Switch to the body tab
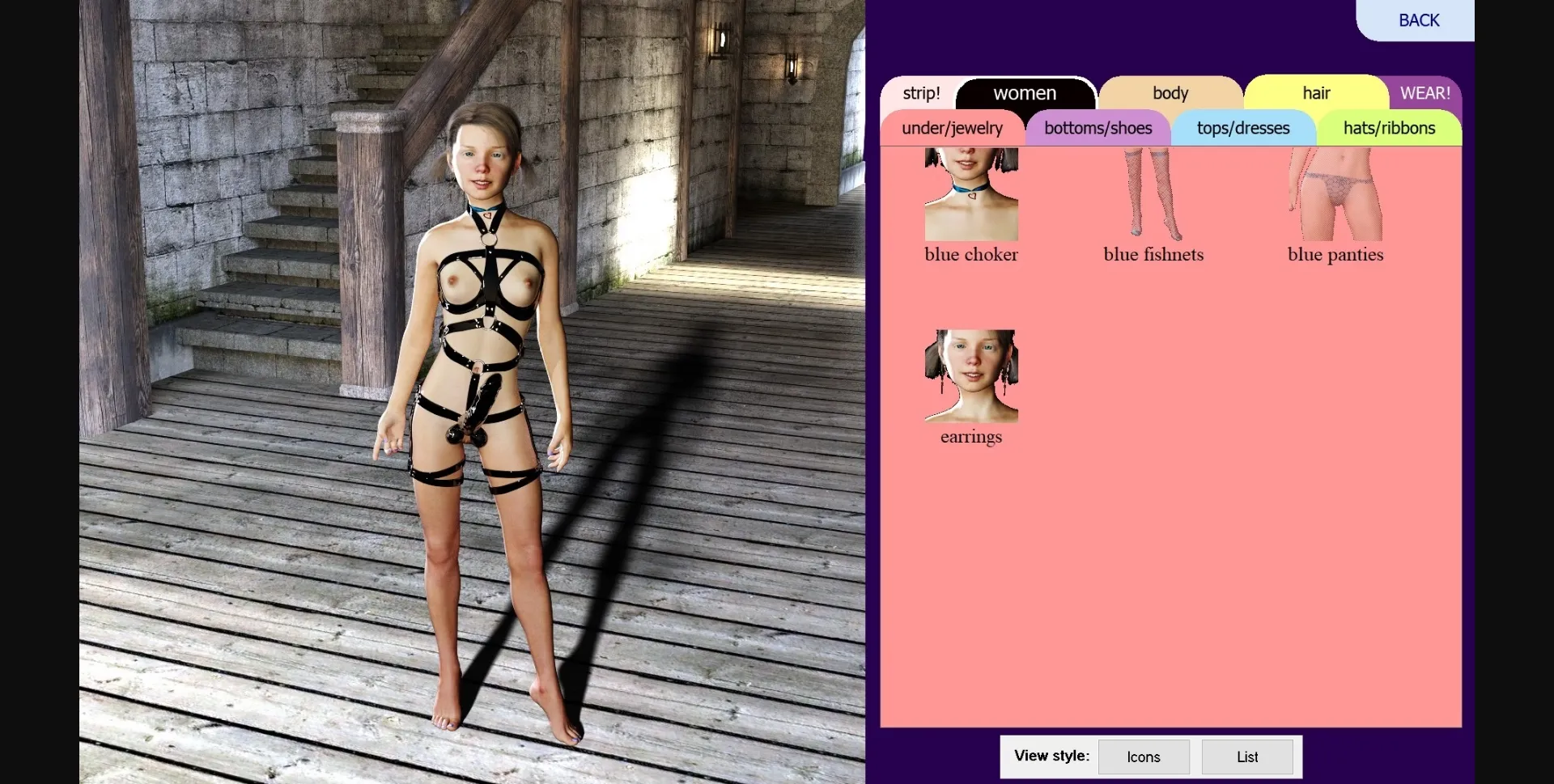 [1170, 92]
